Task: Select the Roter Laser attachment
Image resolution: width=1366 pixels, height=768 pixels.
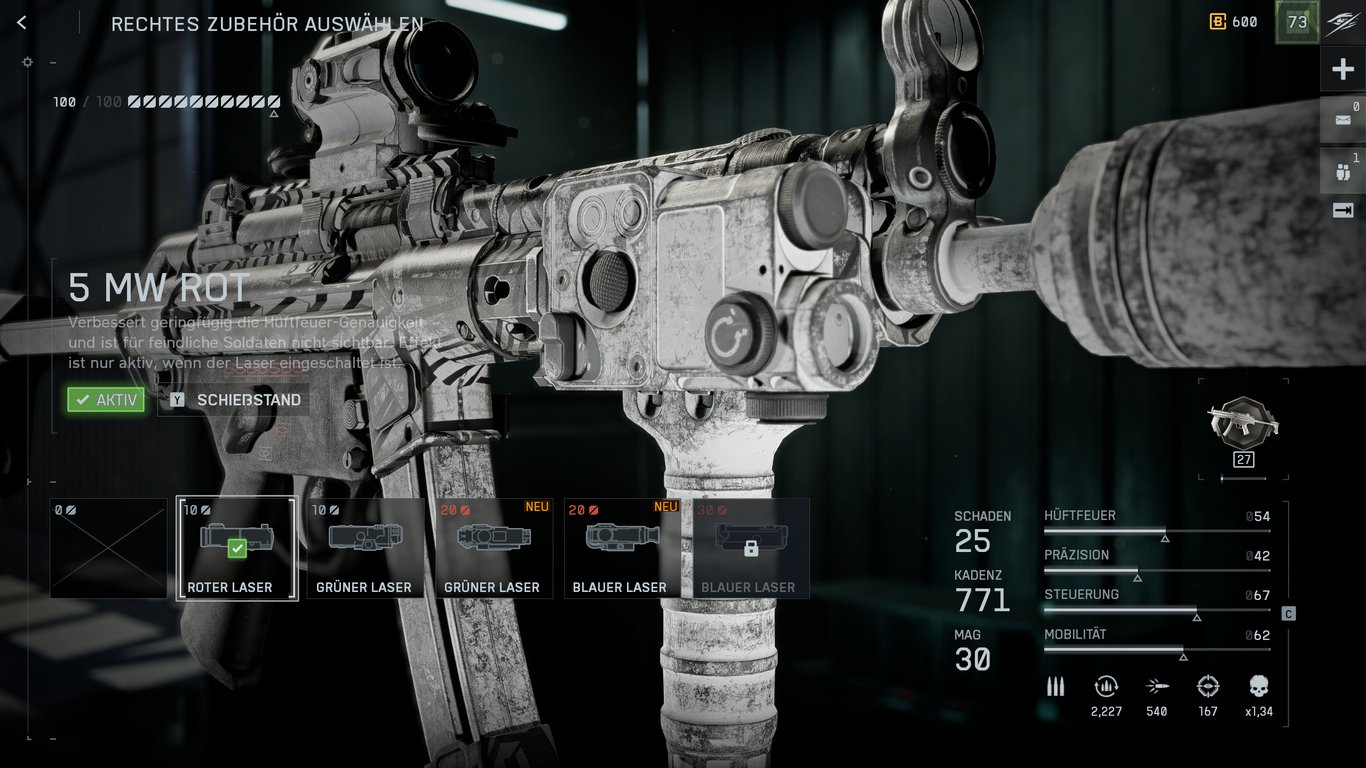Action: (237, 548)
